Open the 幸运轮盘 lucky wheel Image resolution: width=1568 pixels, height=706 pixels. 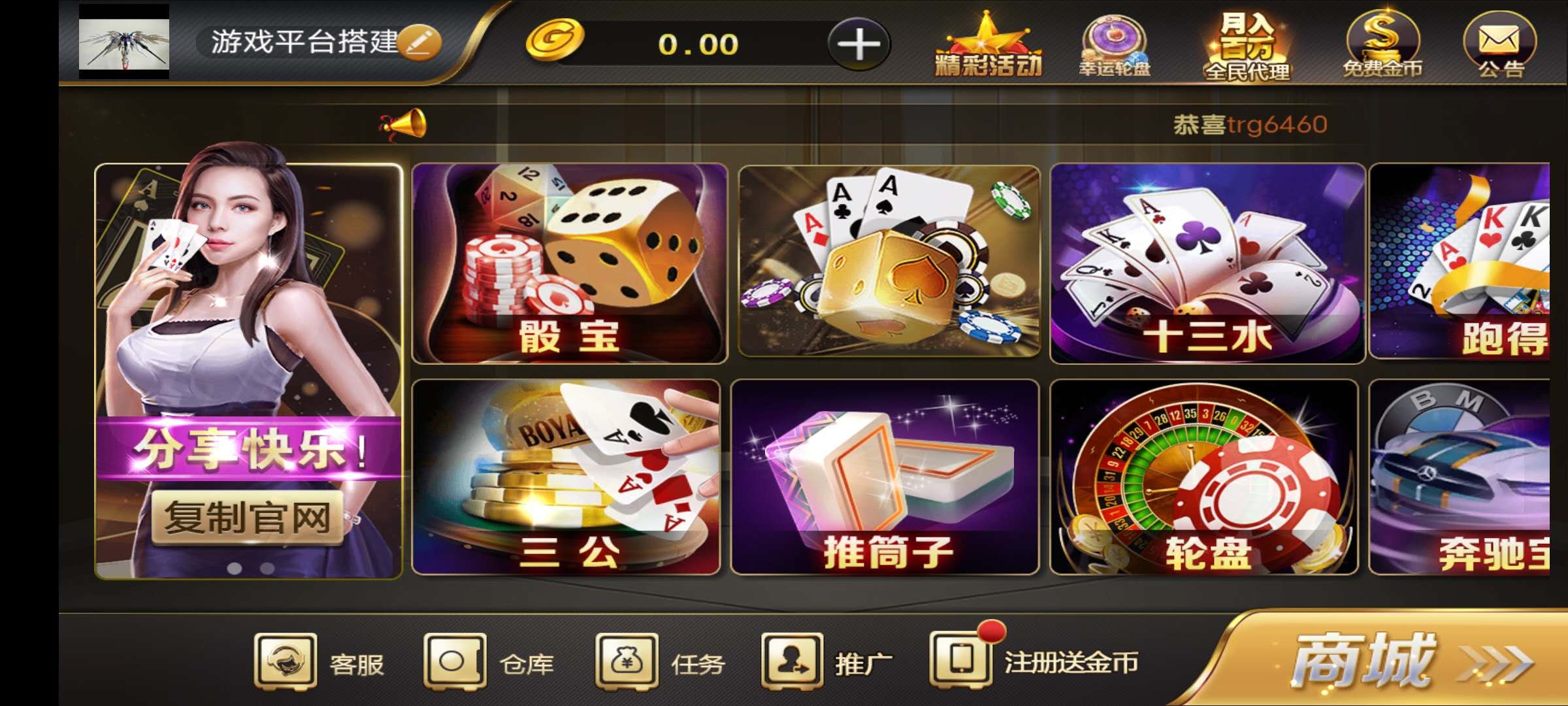[1115, 46]
